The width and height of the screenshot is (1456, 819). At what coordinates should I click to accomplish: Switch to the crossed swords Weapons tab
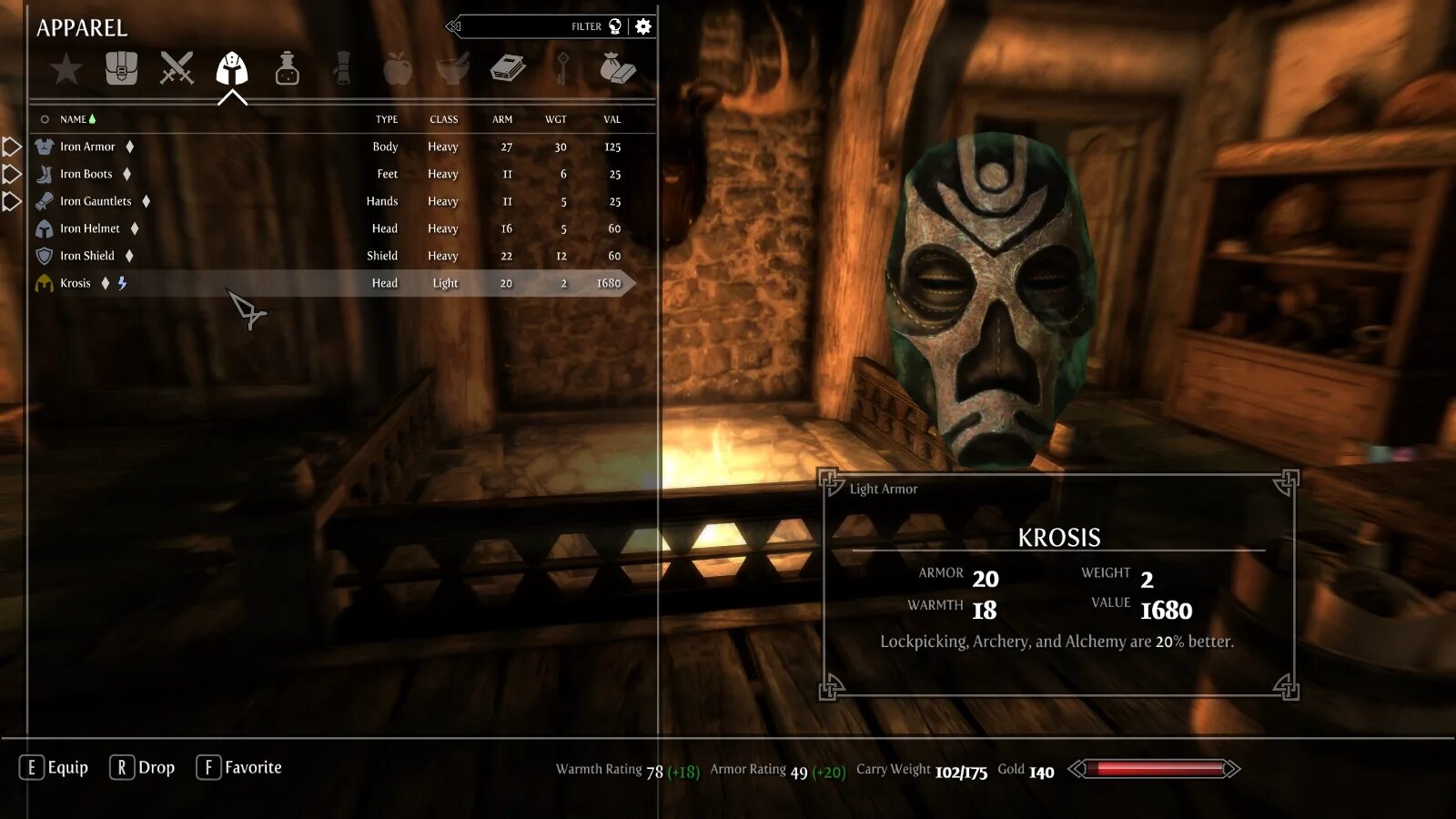pos(177,68)
